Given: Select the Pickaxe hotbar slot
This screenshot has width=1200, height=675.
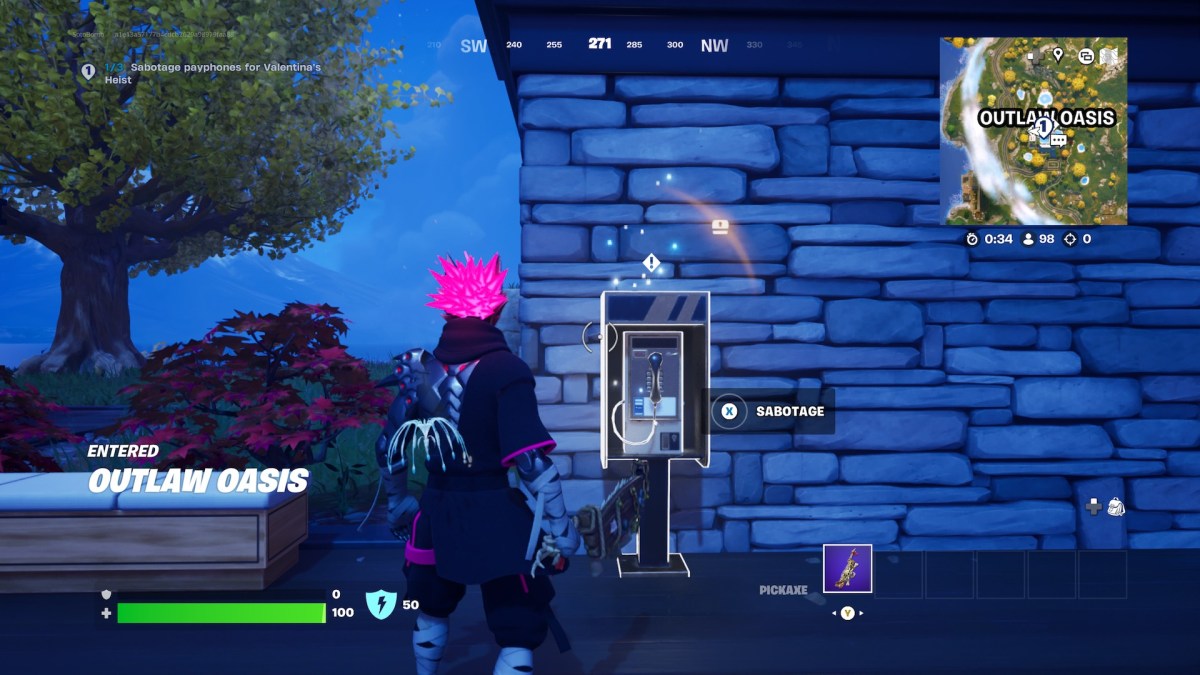Looking at the screenshot, I should tap(847, 568).
